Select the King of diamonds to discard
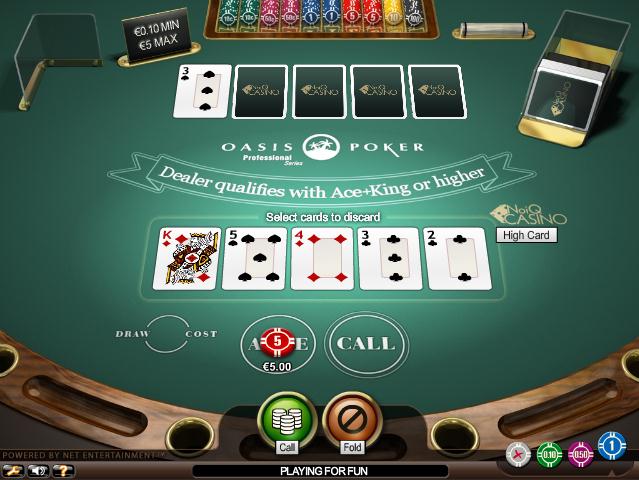 point(185,258)
